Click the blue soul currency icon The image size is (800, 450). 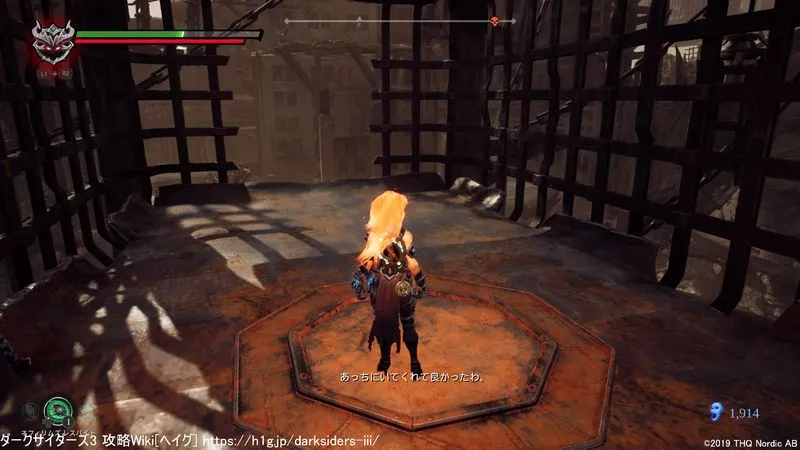713,410
